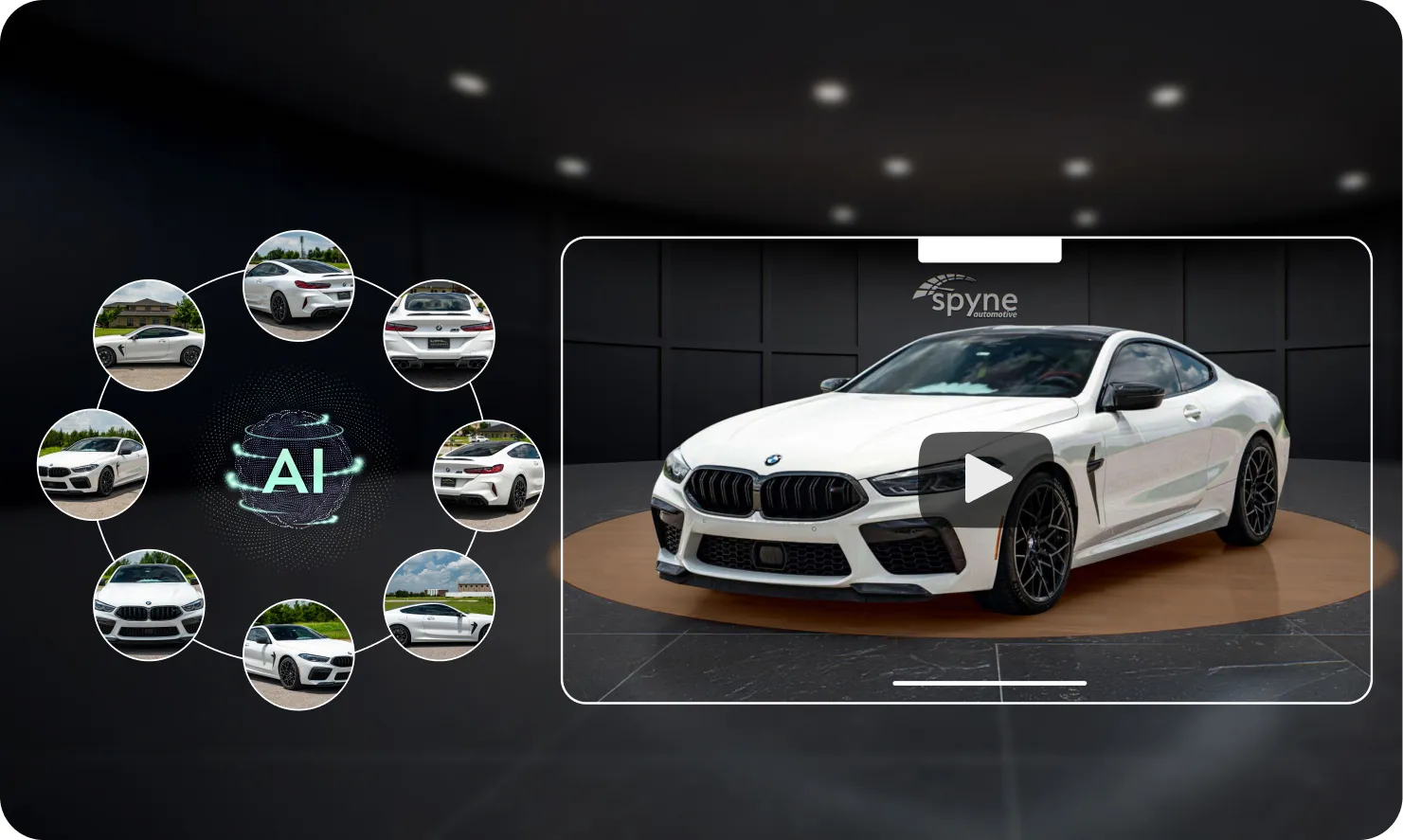The height and width of the screenshot is (840, 1403).
Task: Click the glowing AI globe icon
Action: click(297, 469)
